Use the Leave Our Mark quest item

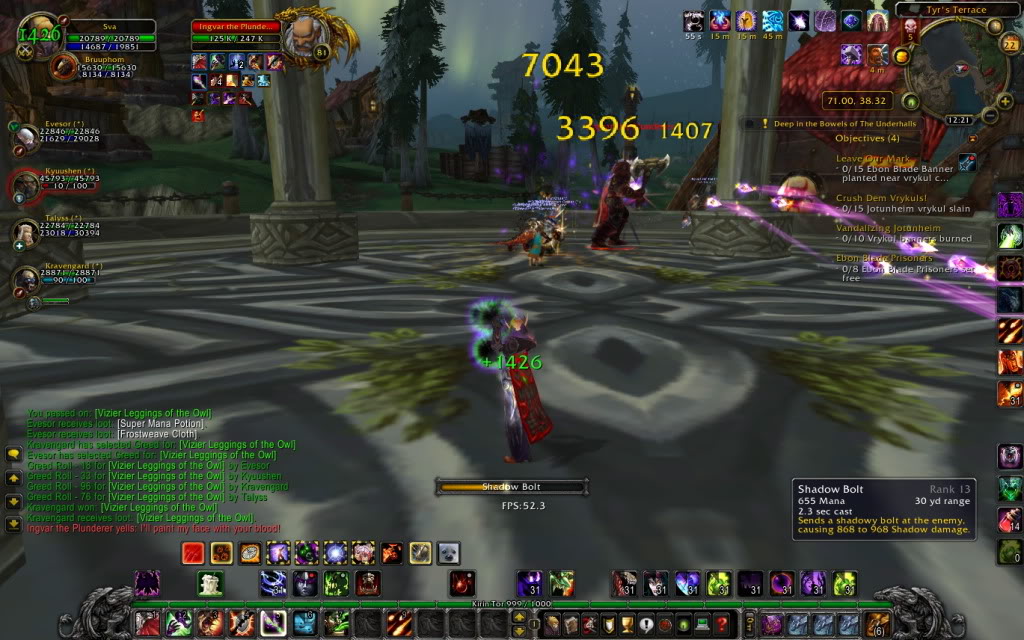click(x=967, y=162)
